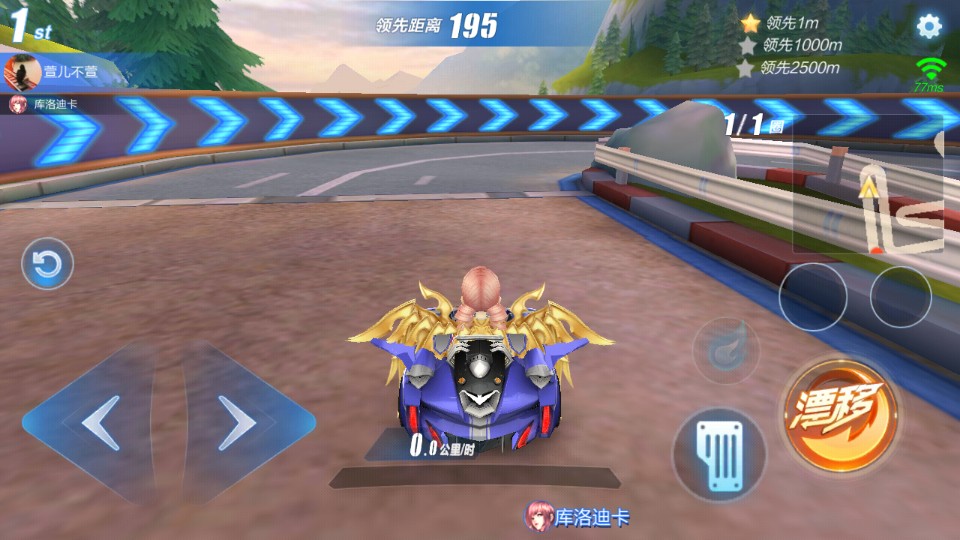The width and height of the screenshot is (960, 540).
Task: Tap the orange 漂移 drift button
Action: pos(840,413)
